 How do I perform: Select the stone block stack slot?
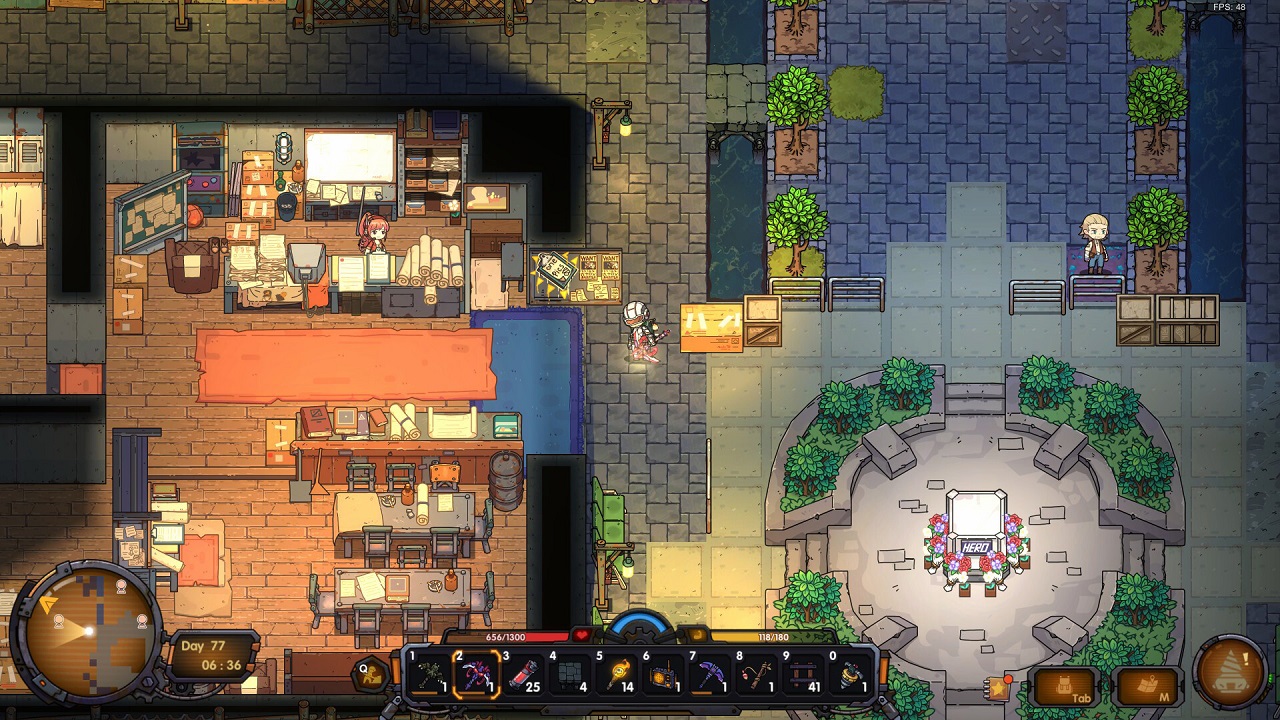pyautogui.click(x=570, y=675)
